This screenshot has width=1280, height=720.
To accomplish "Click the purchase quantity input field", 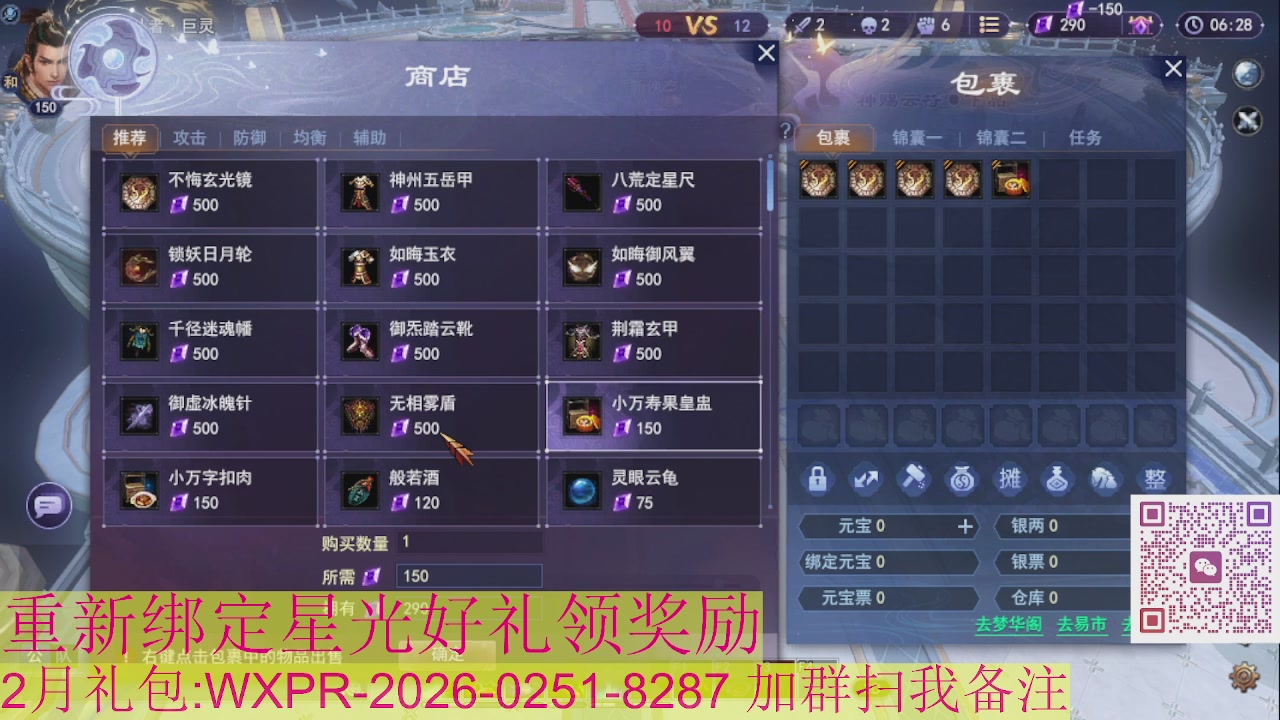I will click(x=470, y=544).
